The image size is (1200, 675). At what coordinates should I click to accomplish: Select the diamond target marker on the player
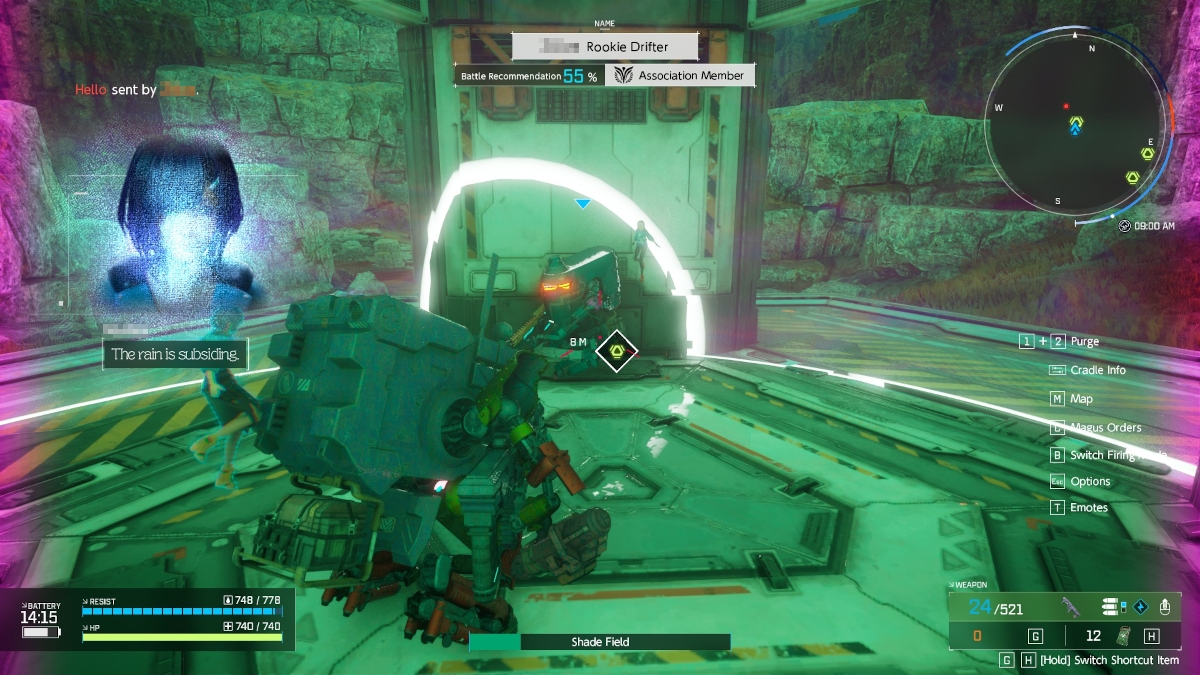pos(617,351)
